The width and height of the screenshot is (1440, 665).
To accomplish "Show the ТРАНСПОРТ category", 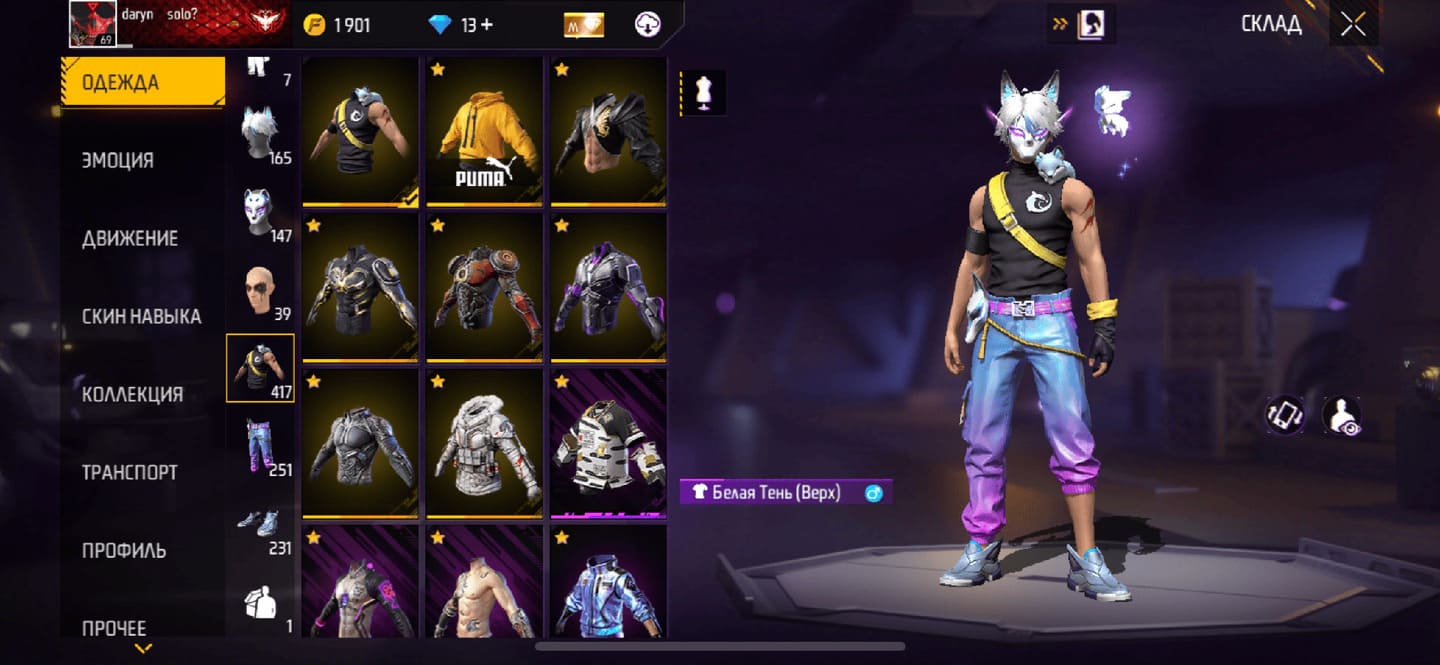I will pyautogui.click(x=130, y=472).
